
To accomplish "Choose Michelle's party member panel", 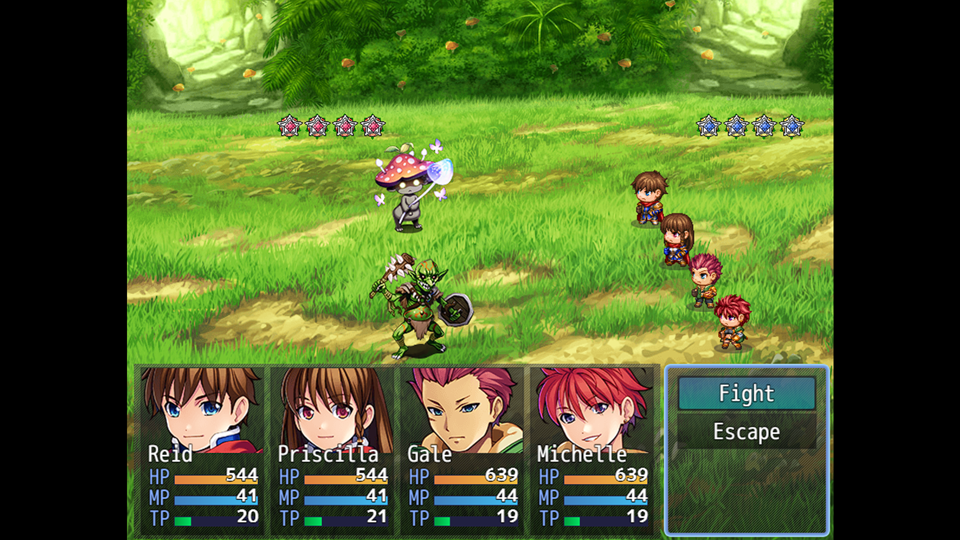I will pyautogui.click(x=592, y=449).
